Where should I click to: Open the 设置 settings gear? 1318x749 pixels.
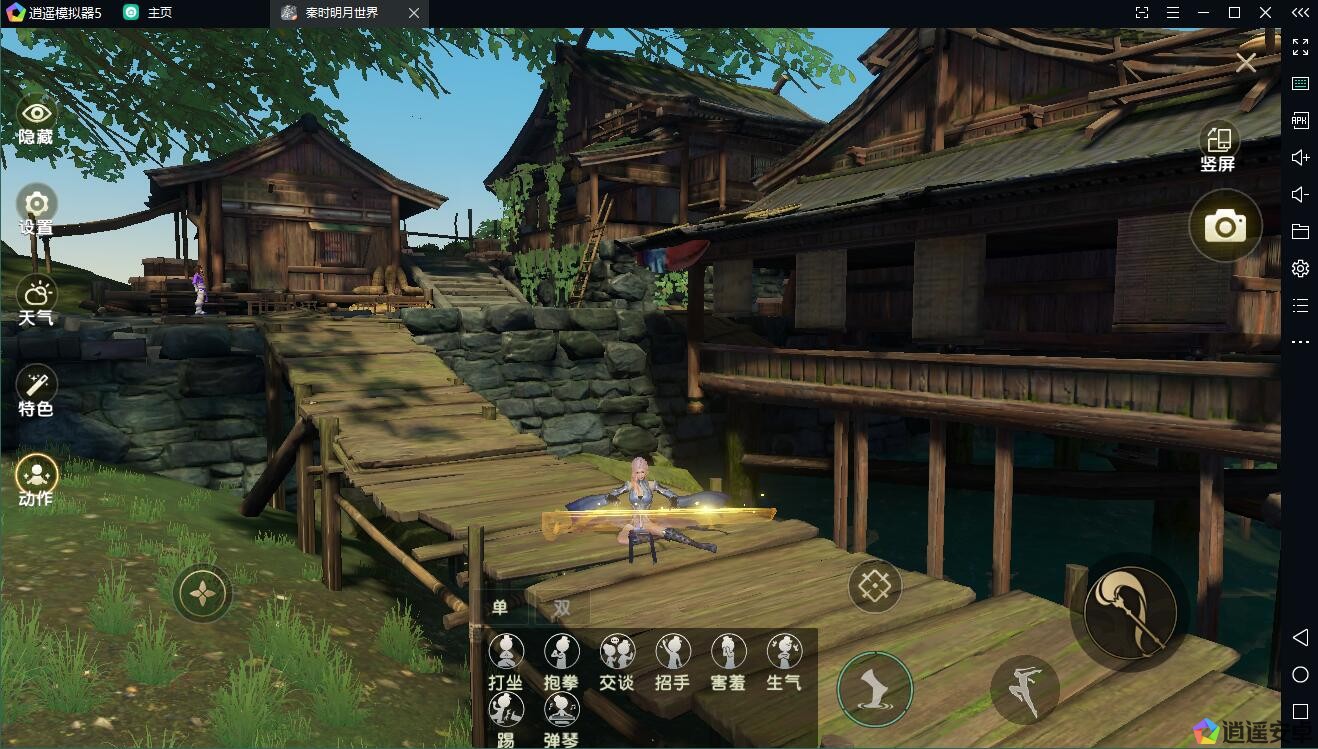[36, 209]
